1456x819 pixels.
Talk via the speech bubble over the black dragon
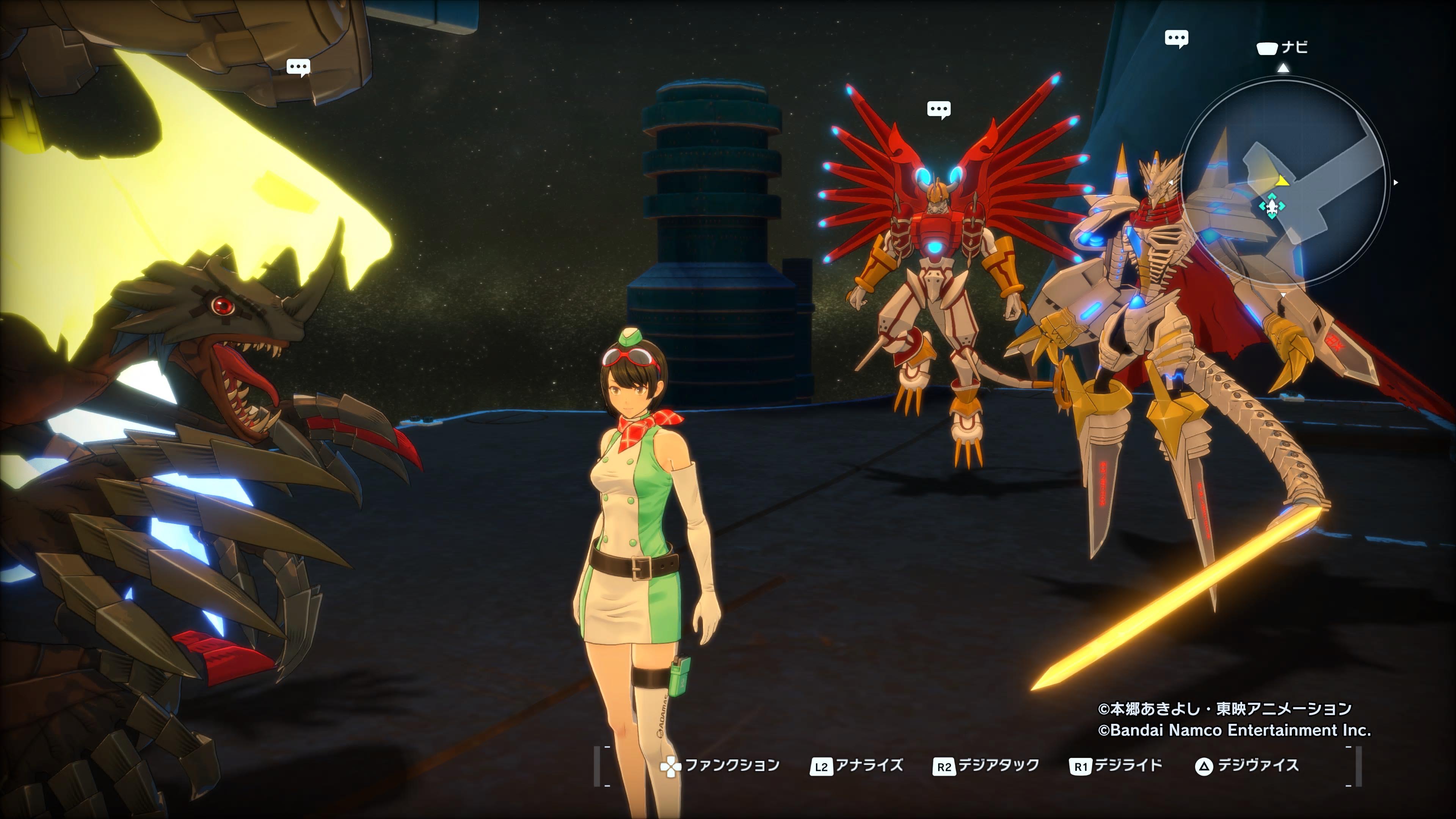(x=298, y=67)
